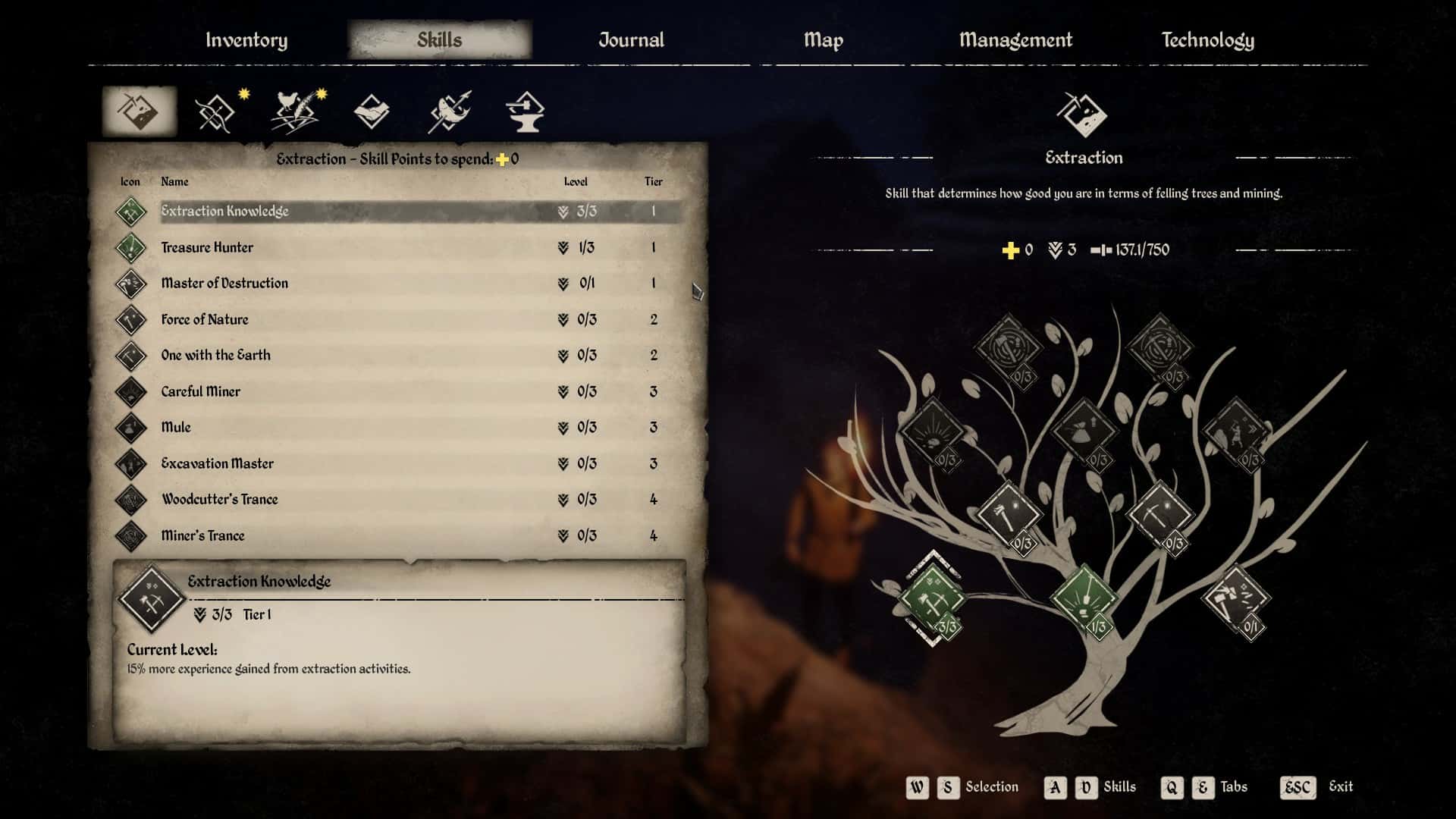Open the anvil crafting skill category

pos(525,113)
